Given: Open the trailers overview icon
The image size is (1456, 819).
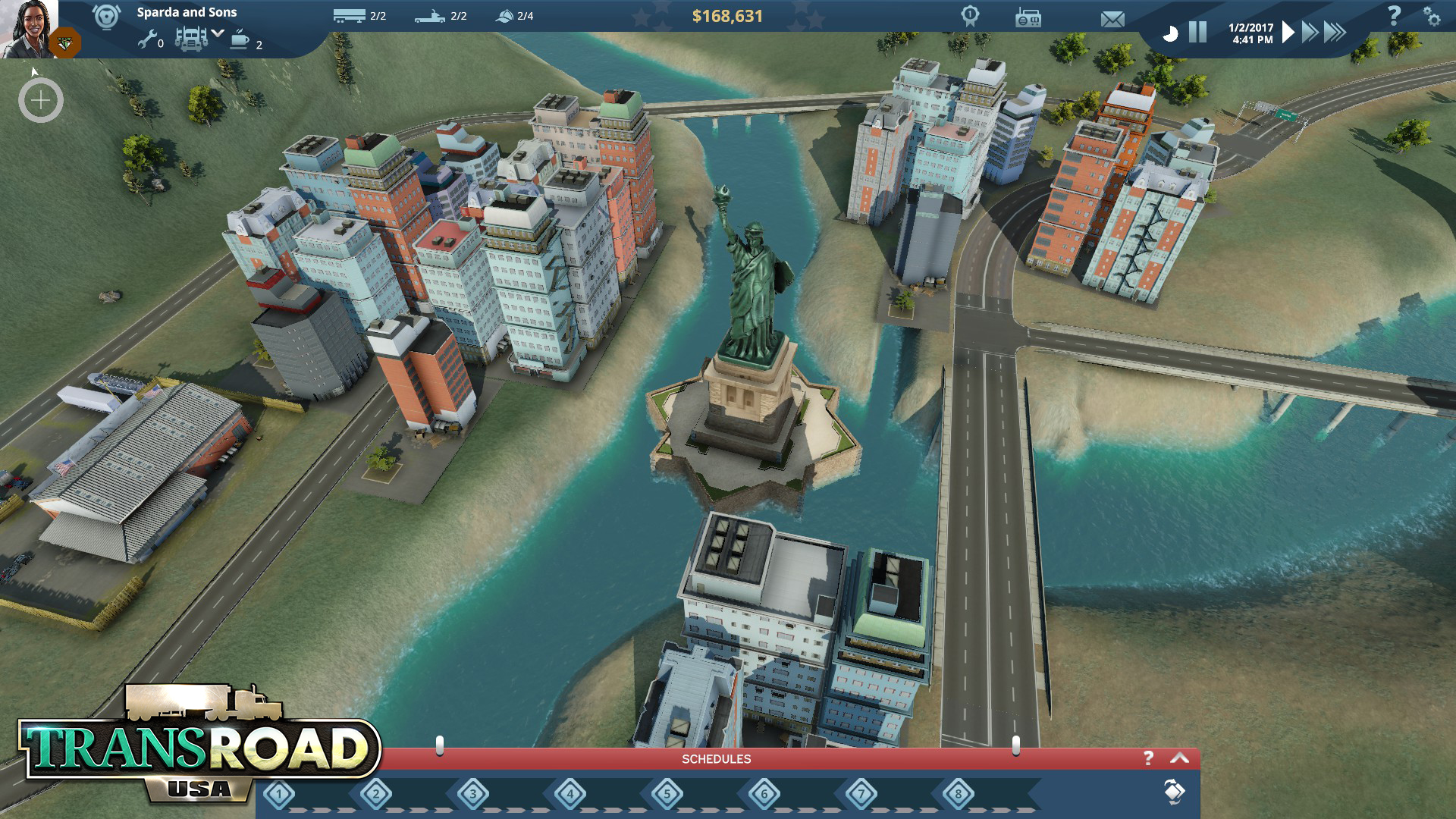Looking at the screenshot, I should 349,16.
